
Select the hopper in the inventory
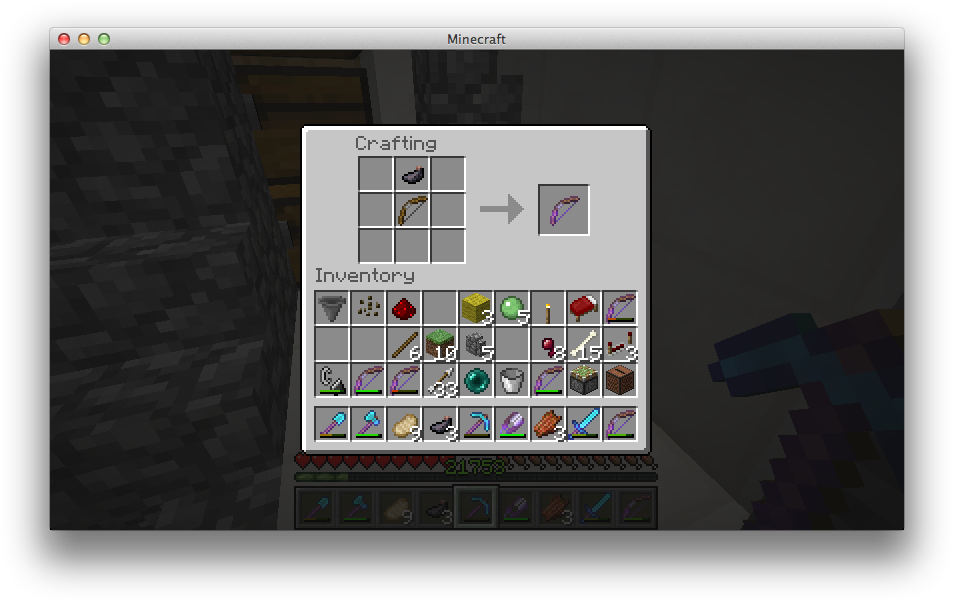tap(331, 309)
